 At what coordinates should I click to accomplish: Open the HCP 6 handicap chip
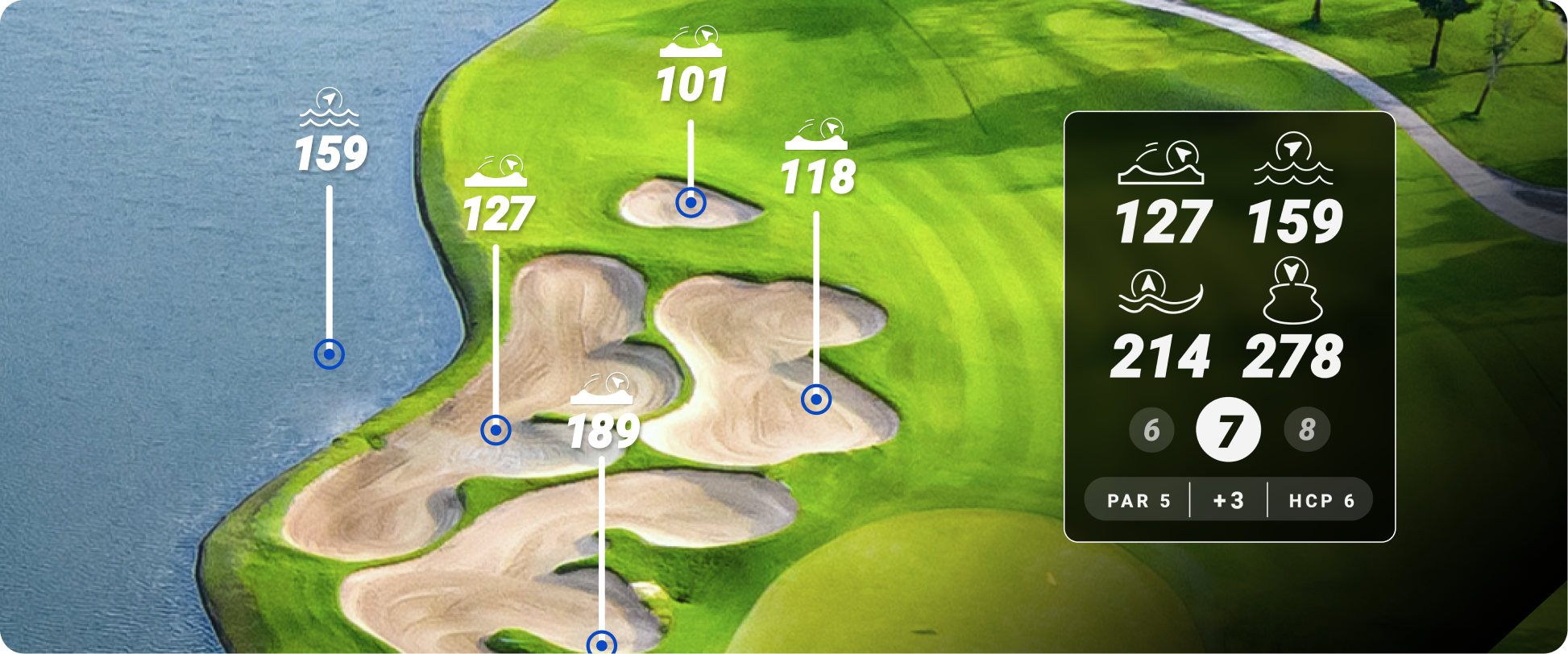1320,499
